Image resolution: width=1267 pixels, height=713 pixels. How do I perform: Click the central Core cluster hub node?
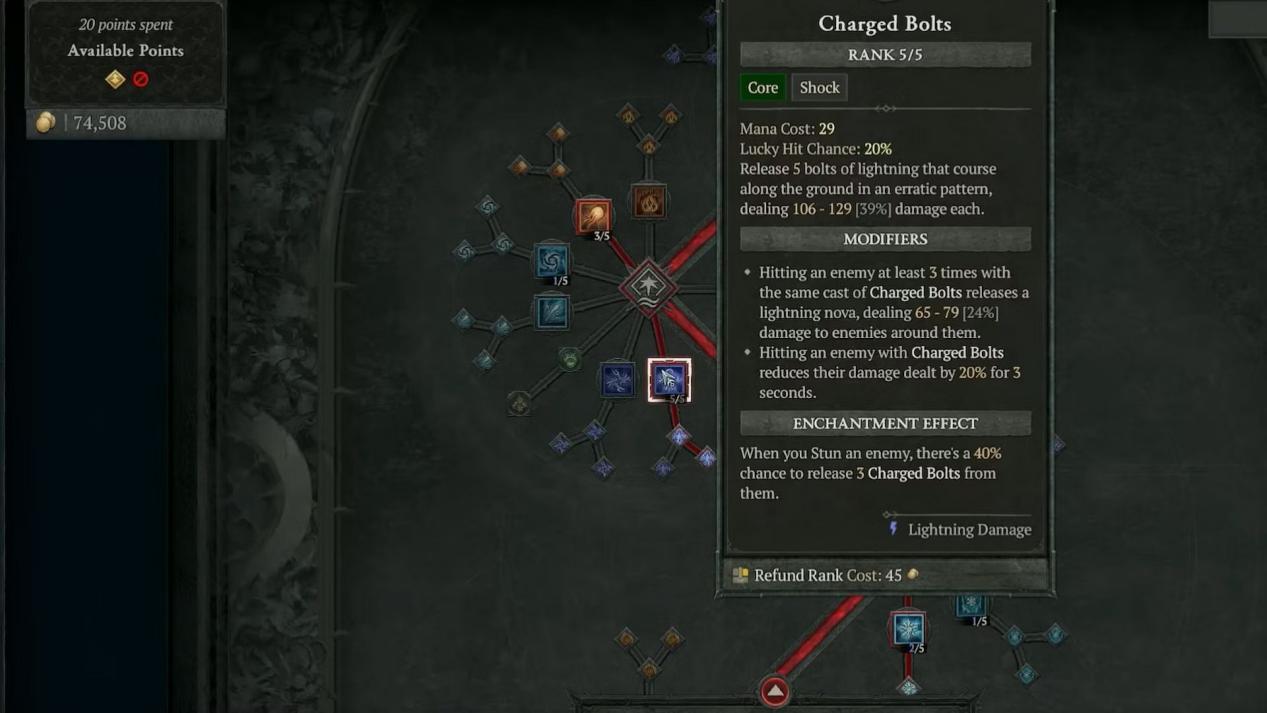[648, 287]
